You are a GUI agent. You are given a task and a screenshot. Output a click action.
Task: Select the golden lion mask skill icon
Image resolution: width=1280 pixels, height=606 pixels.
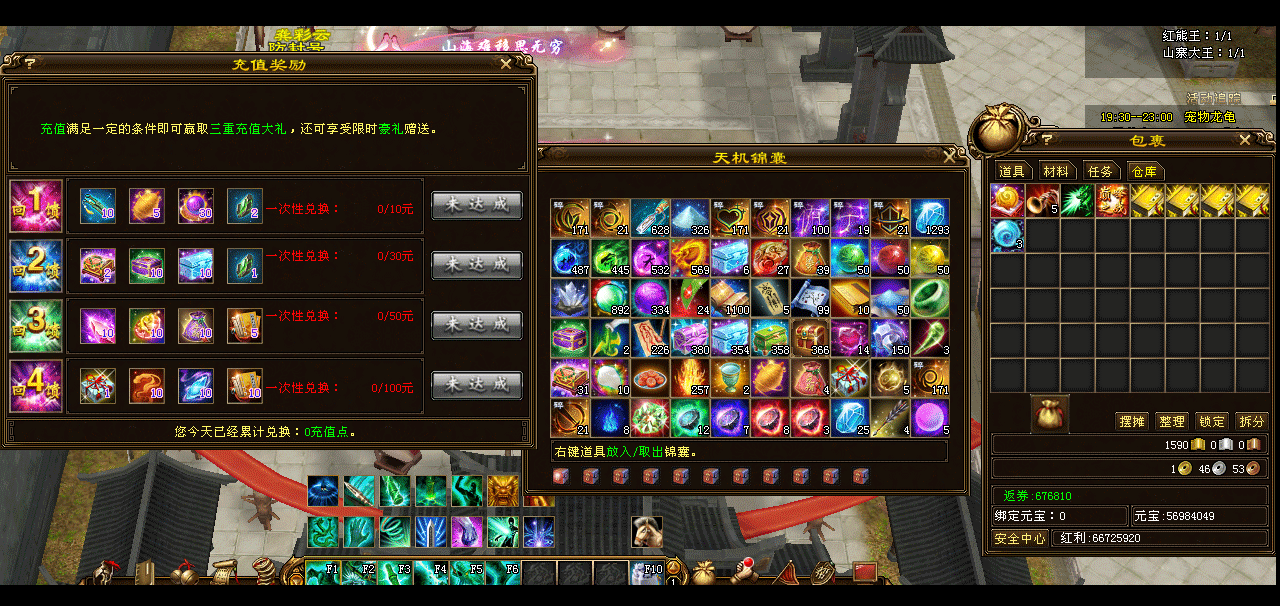click(x=502, y=491)
